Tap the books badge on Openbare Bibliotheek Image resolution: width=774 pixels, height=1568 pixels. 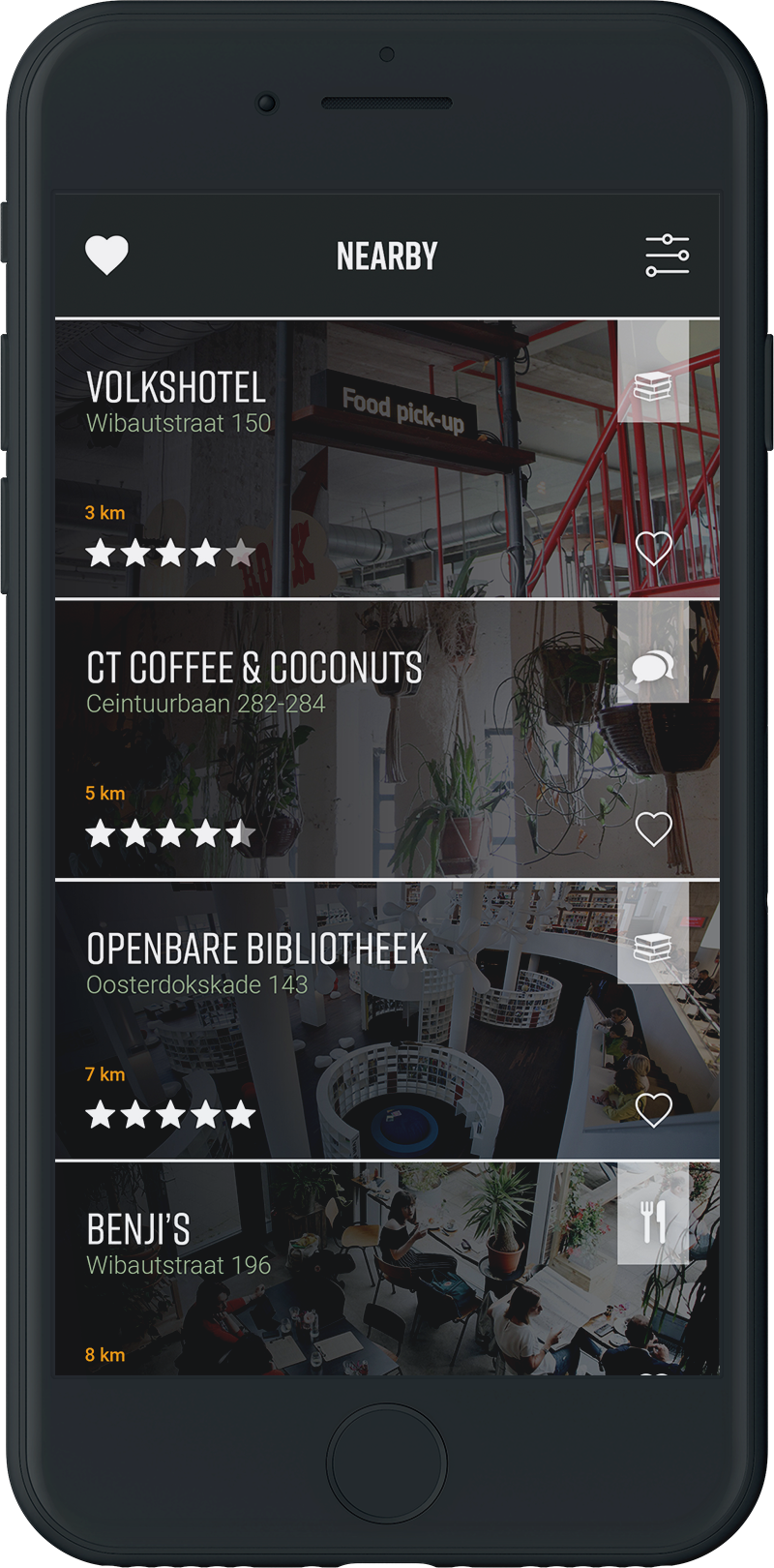coord(653,948)
